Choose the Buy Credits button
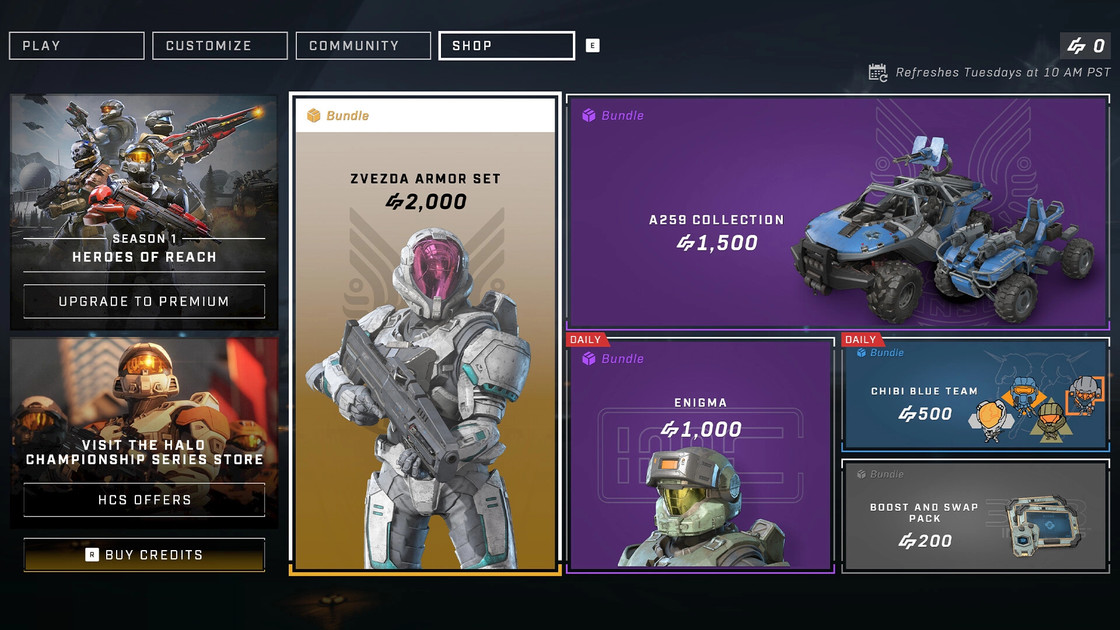Image resolution: width=1120 pixels, height=630 pixels. pyautogui.click(x=144, y=555)
